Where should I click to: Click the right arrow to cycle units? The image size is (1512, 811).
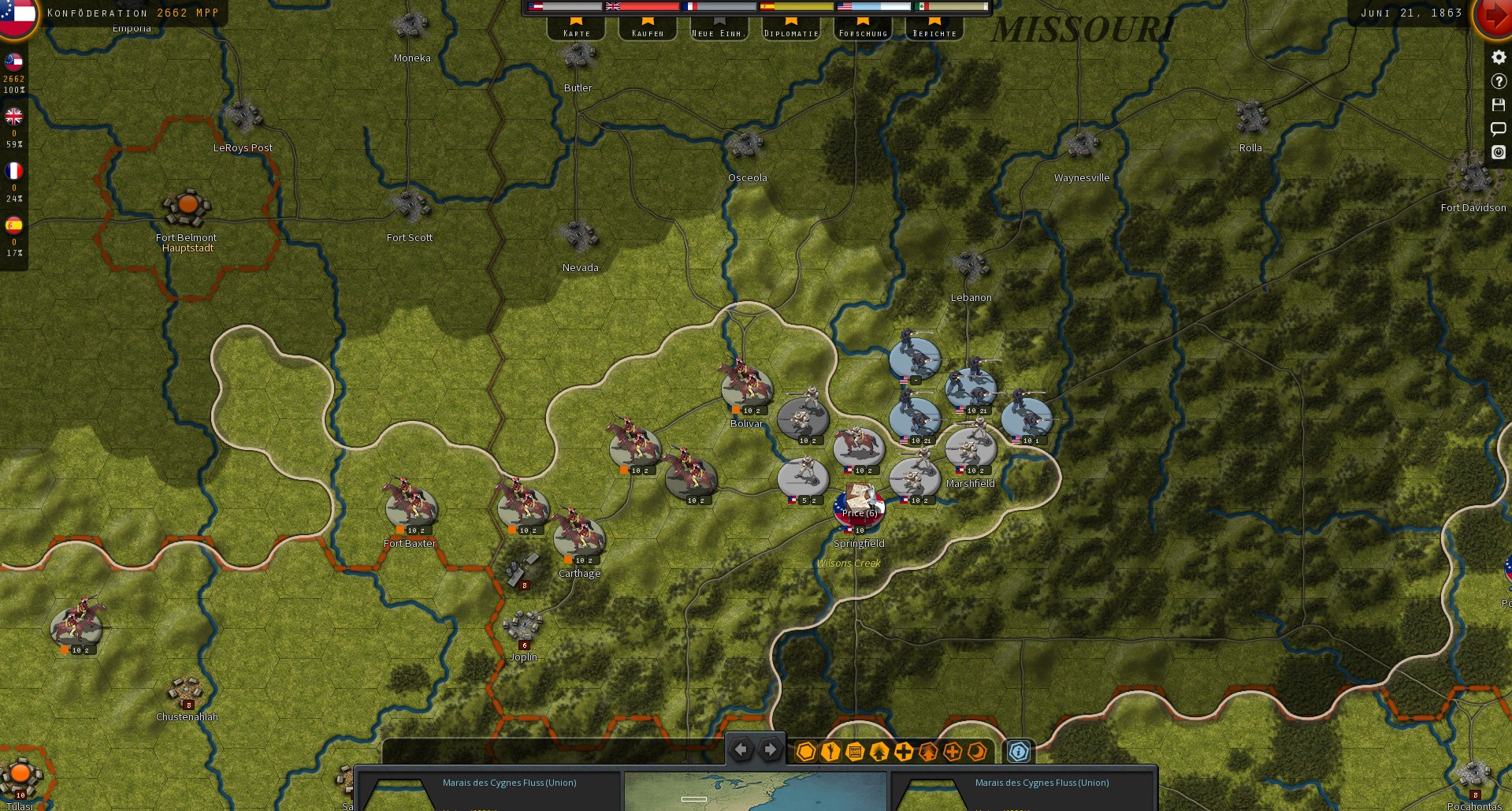(770, 750)
